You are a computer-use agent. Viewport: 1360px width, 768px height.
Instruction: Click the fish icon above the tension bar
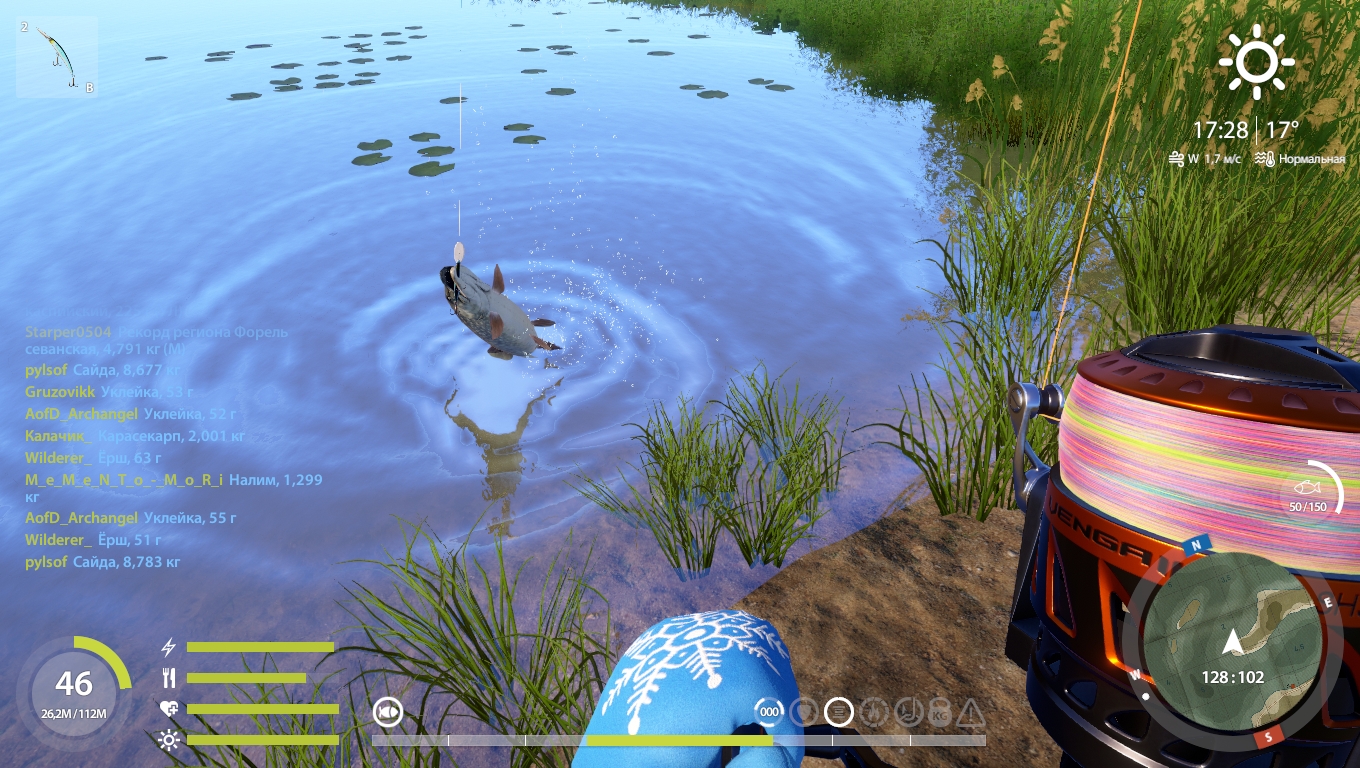pyautogui.click(x=388, y=712)
